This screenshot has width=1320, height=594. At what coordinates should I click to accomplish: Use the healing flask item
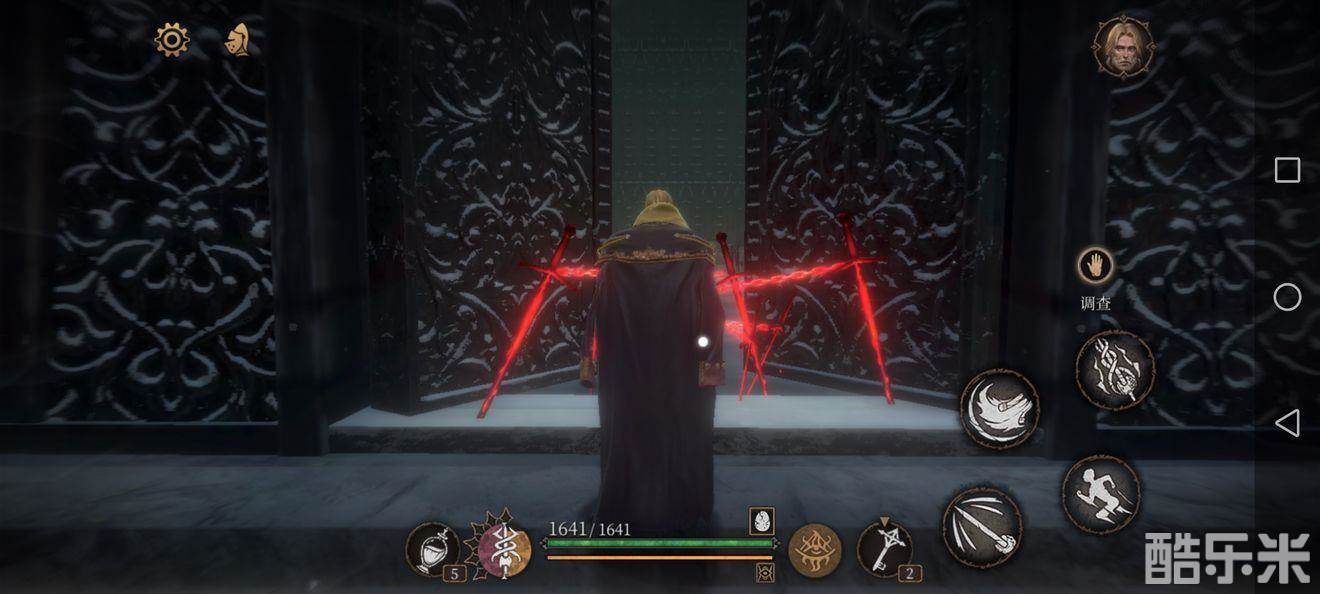433,549
